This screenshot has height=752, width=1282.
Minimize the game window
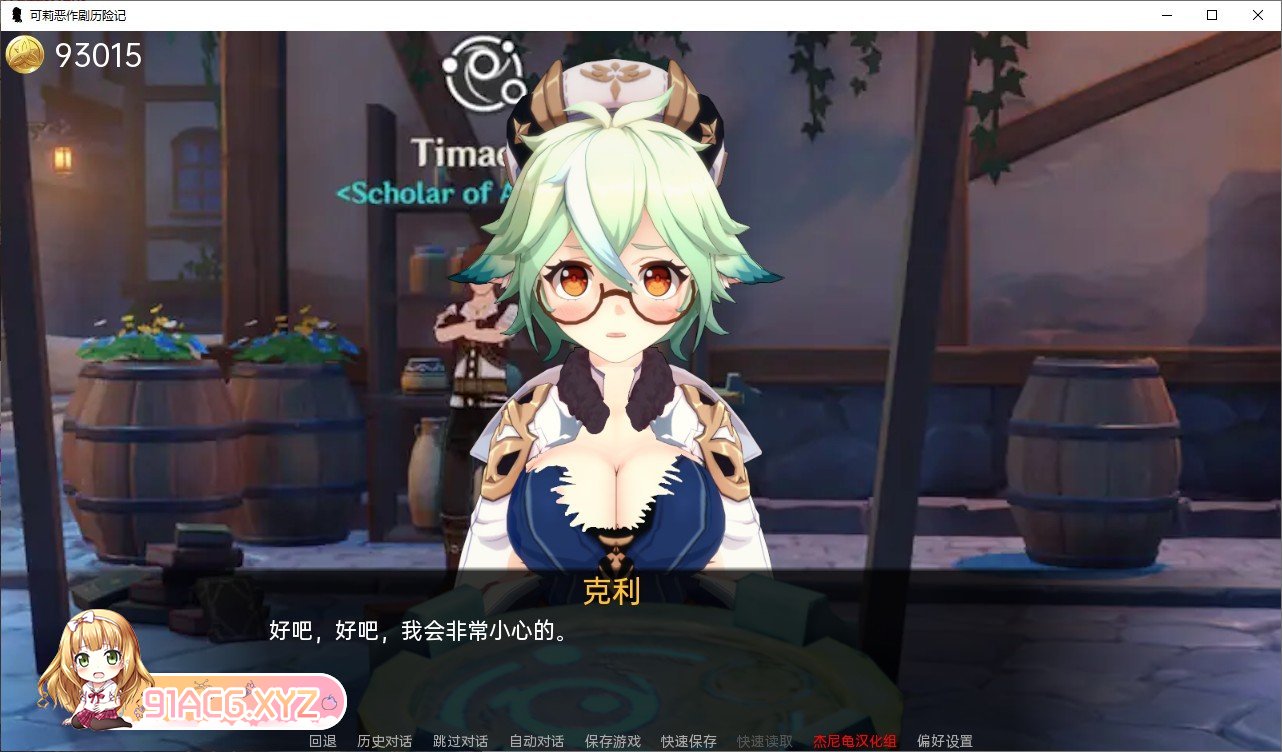pos(1166,15)
